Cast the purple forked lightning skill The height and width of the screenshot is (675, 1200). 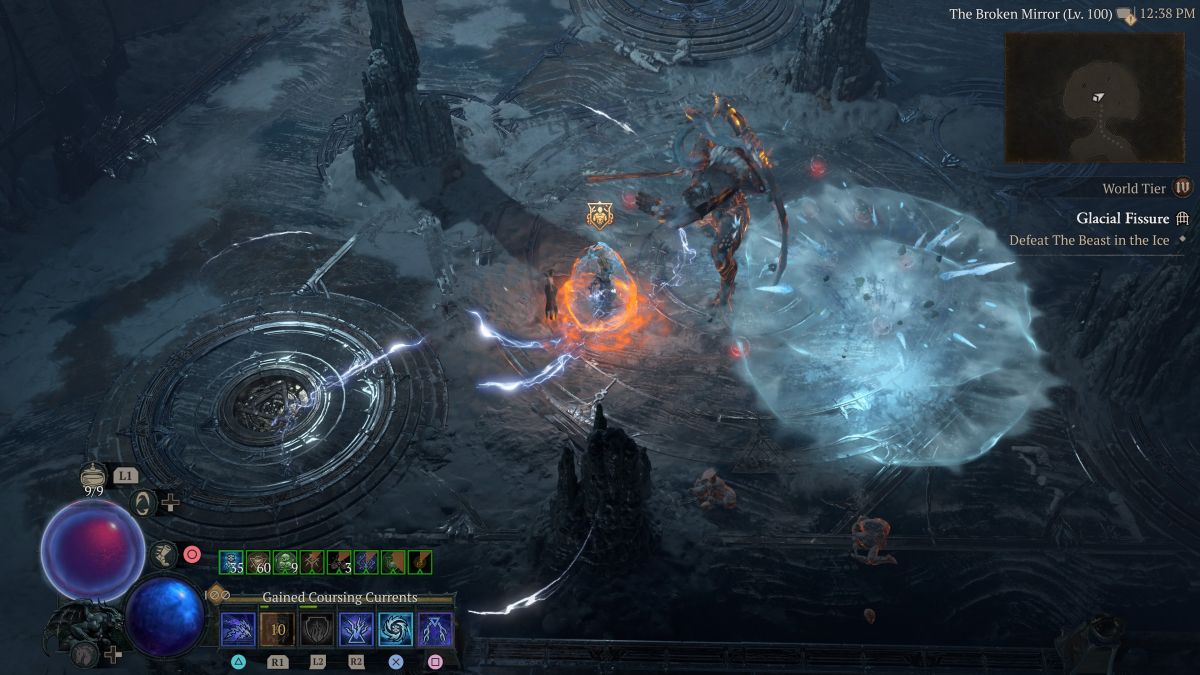pos(435,630)
